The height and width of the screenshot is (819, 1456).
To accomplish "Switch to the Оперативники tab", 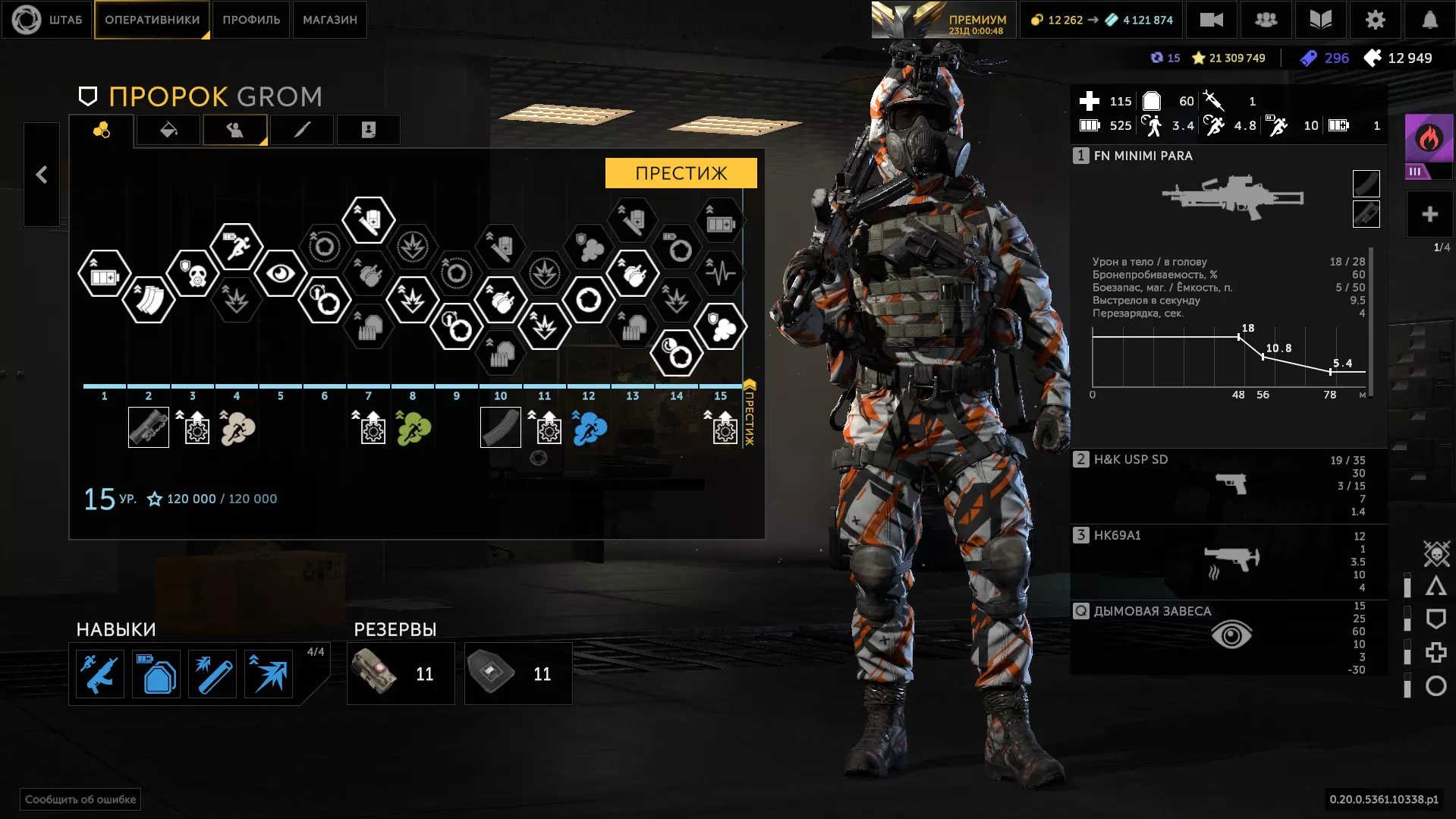I will (x=152, y=20).
